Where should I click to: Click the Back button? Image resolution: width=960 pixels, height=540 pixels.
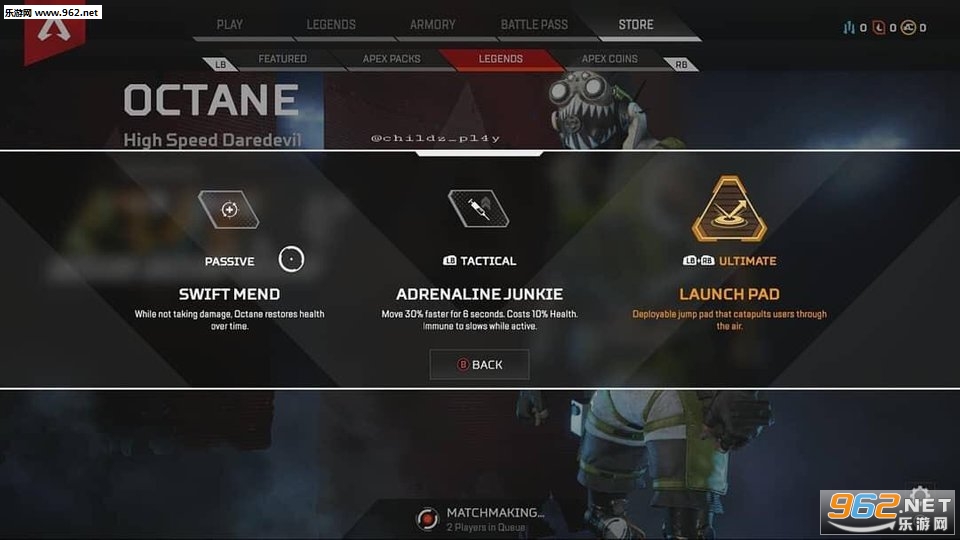pos(480,365)
